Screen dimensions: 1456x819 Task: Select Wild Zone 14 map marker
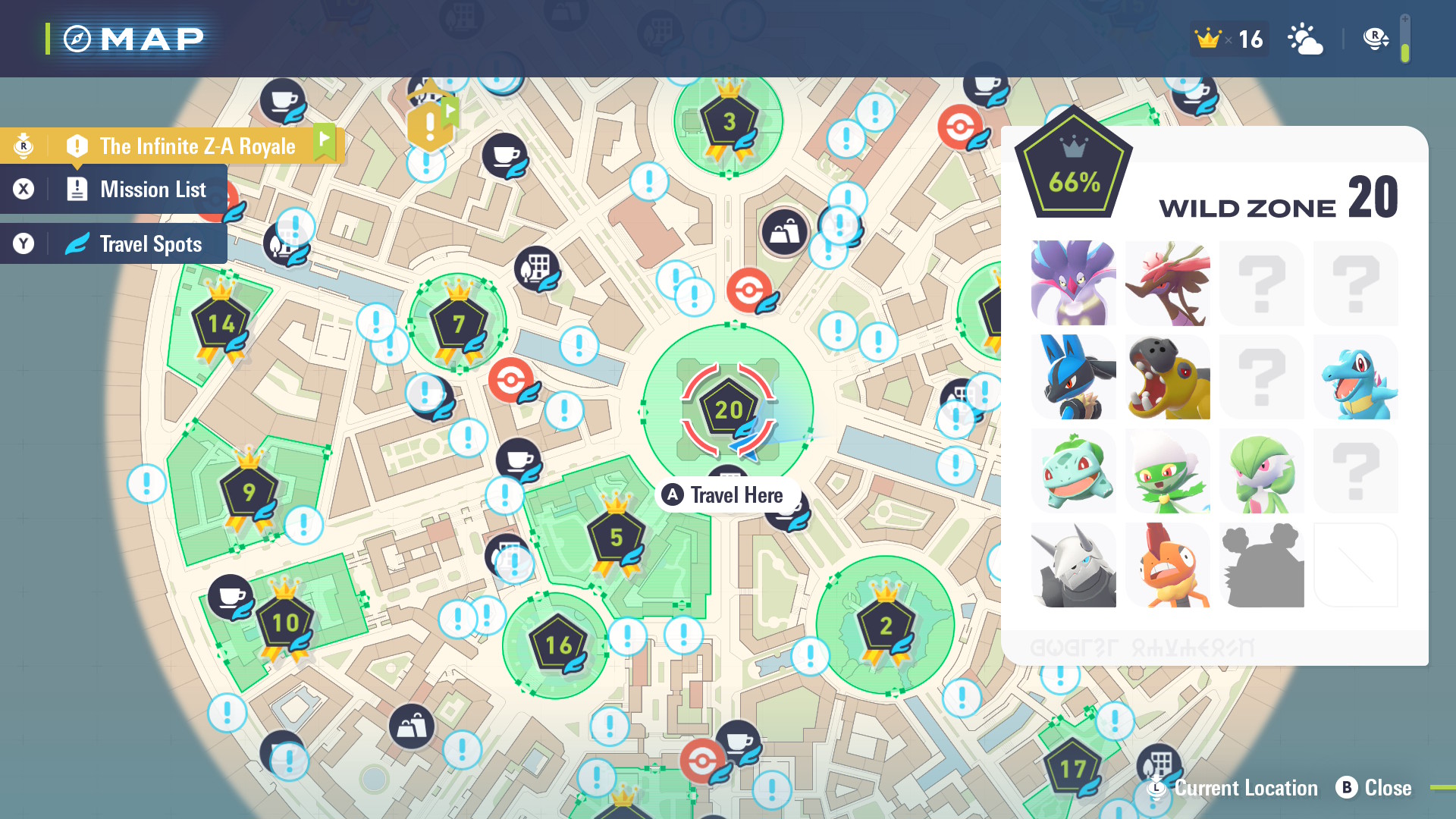(221, 324)
